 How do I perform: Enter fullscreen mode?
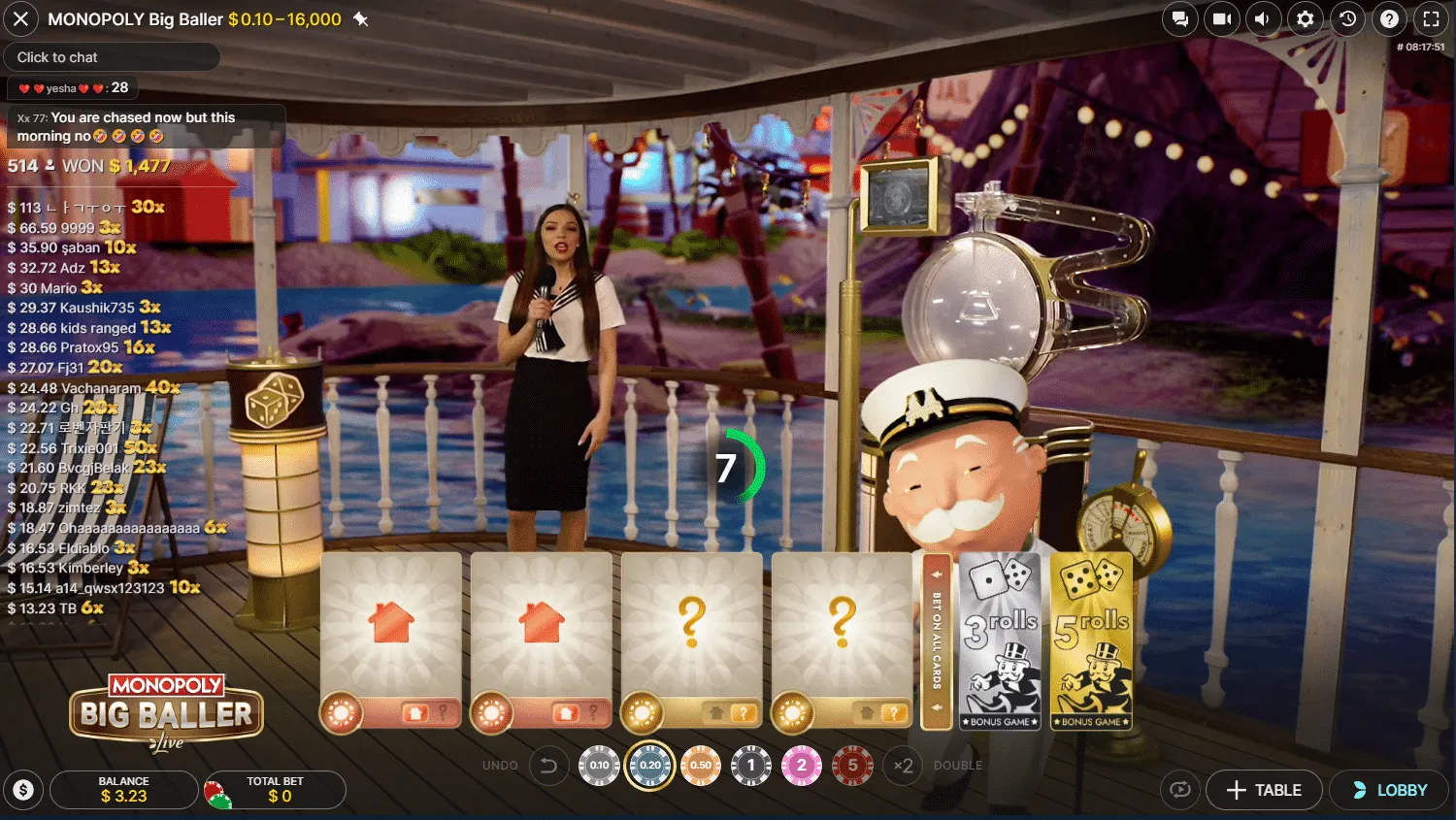click(x=1431, y=18)
